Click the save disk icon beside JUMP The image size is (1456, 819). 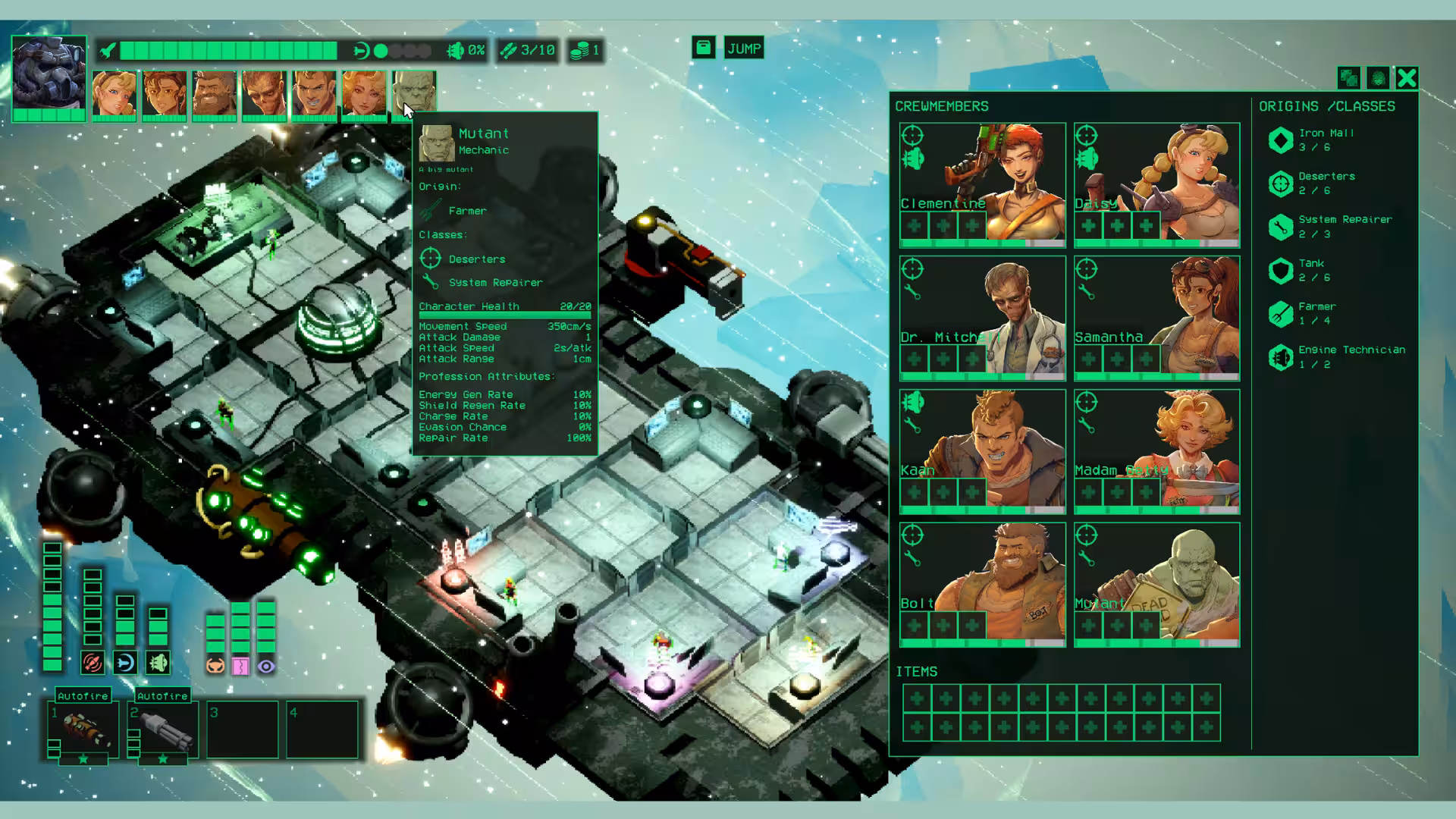pyautogui.click(x=703, y=48)
